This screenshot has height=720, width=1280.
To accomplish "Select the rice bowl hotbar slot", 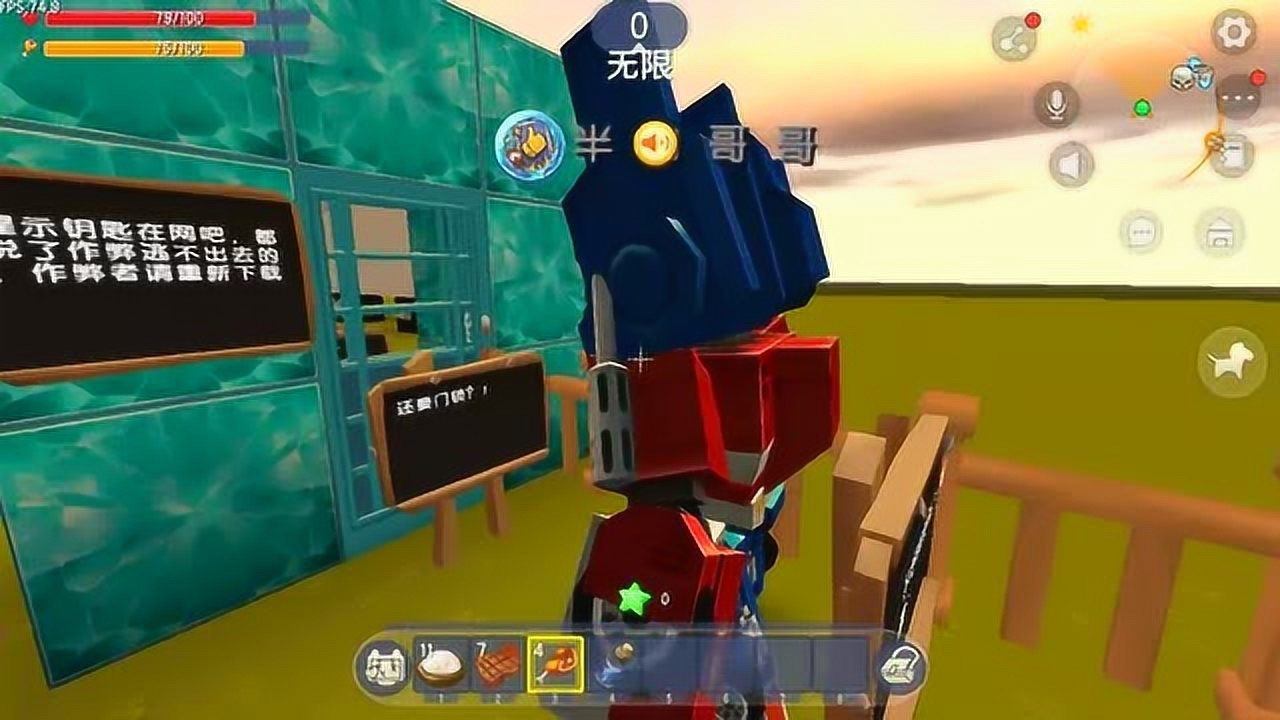I will tap(440, 664).
